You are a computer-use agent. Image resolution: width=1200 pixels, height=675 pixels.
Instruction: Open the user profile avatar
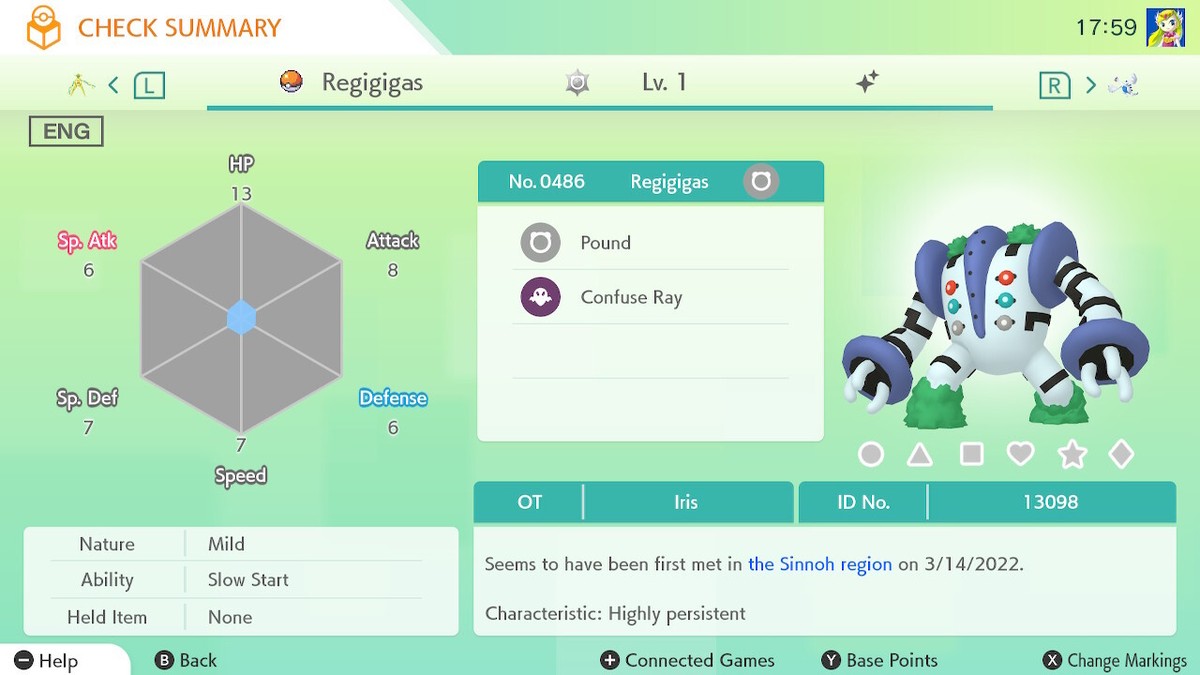click(x=1165, y=28)
